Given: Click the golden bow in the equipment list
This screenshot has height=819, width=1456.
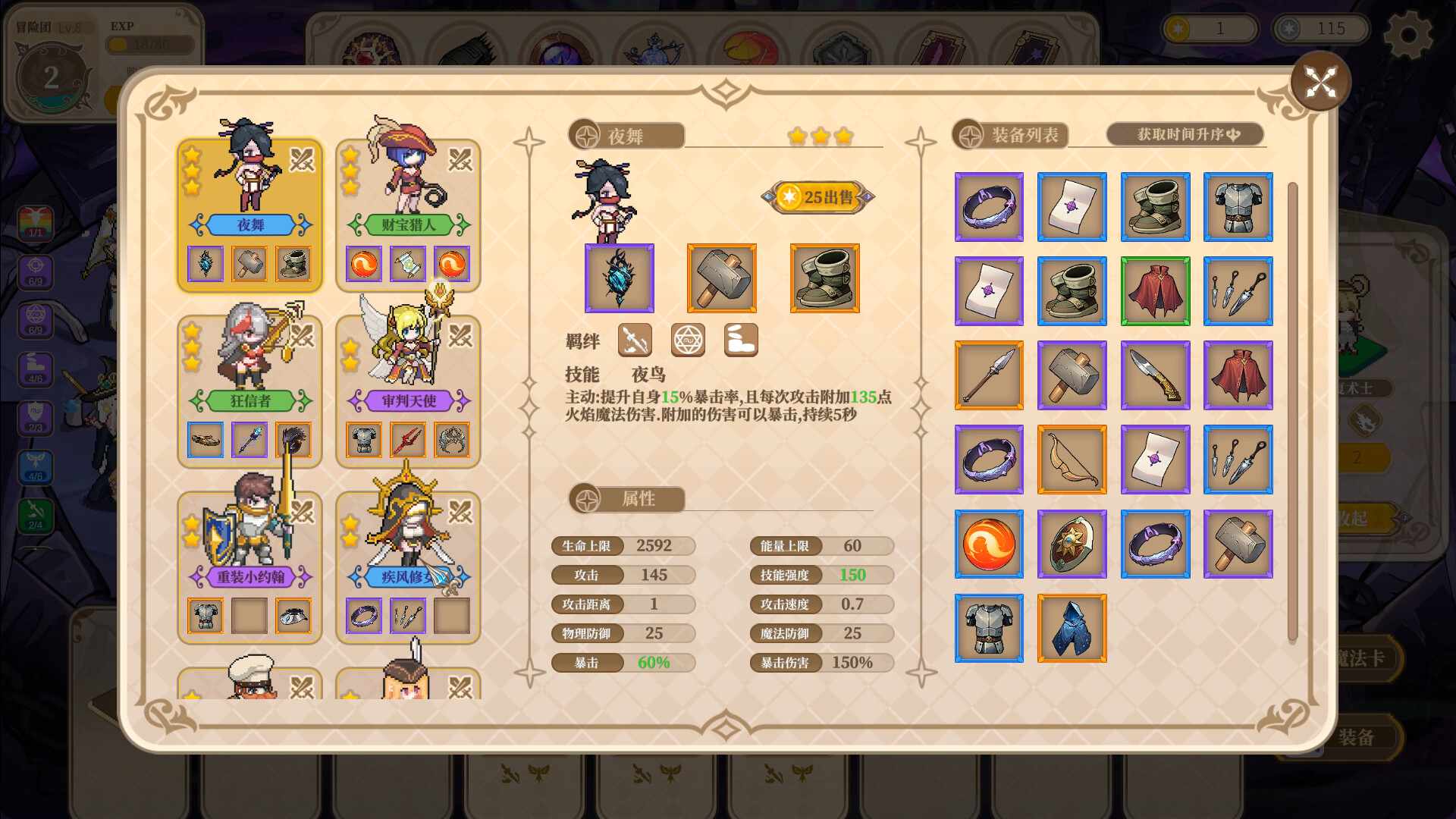Looking at the screenshot, I should tap(1072, 460).
